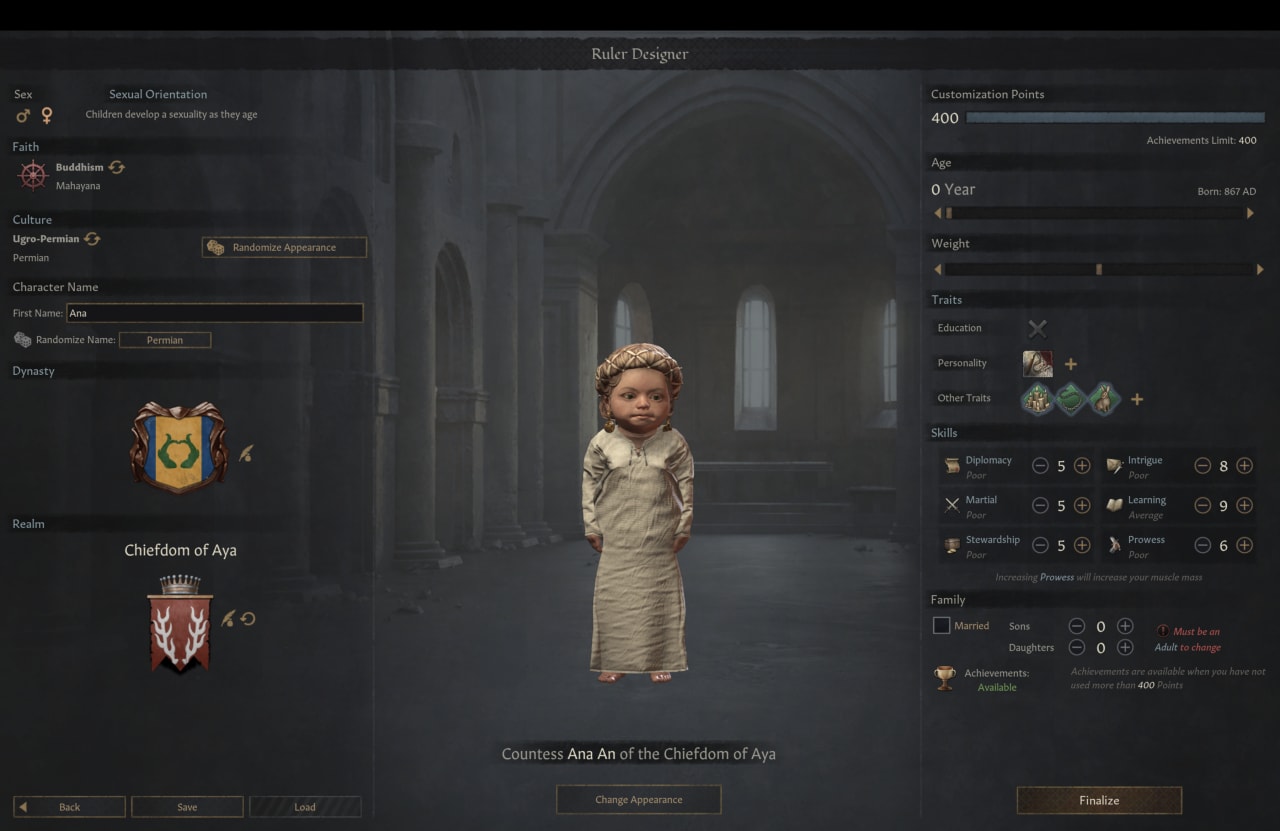Add a personality trait with the plus
1280x831 pixels.
coord(1070,363)
